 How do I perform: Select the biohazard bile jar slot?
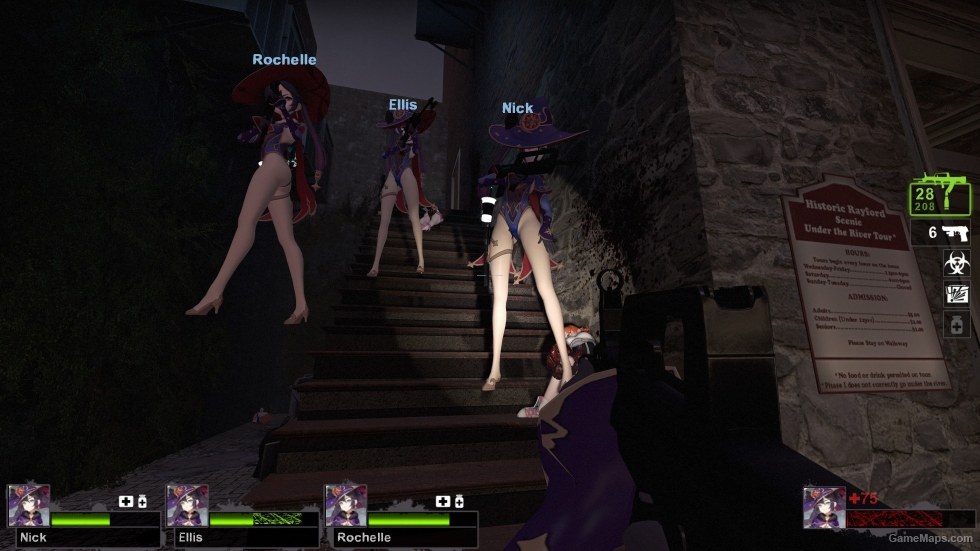point(956,263)
